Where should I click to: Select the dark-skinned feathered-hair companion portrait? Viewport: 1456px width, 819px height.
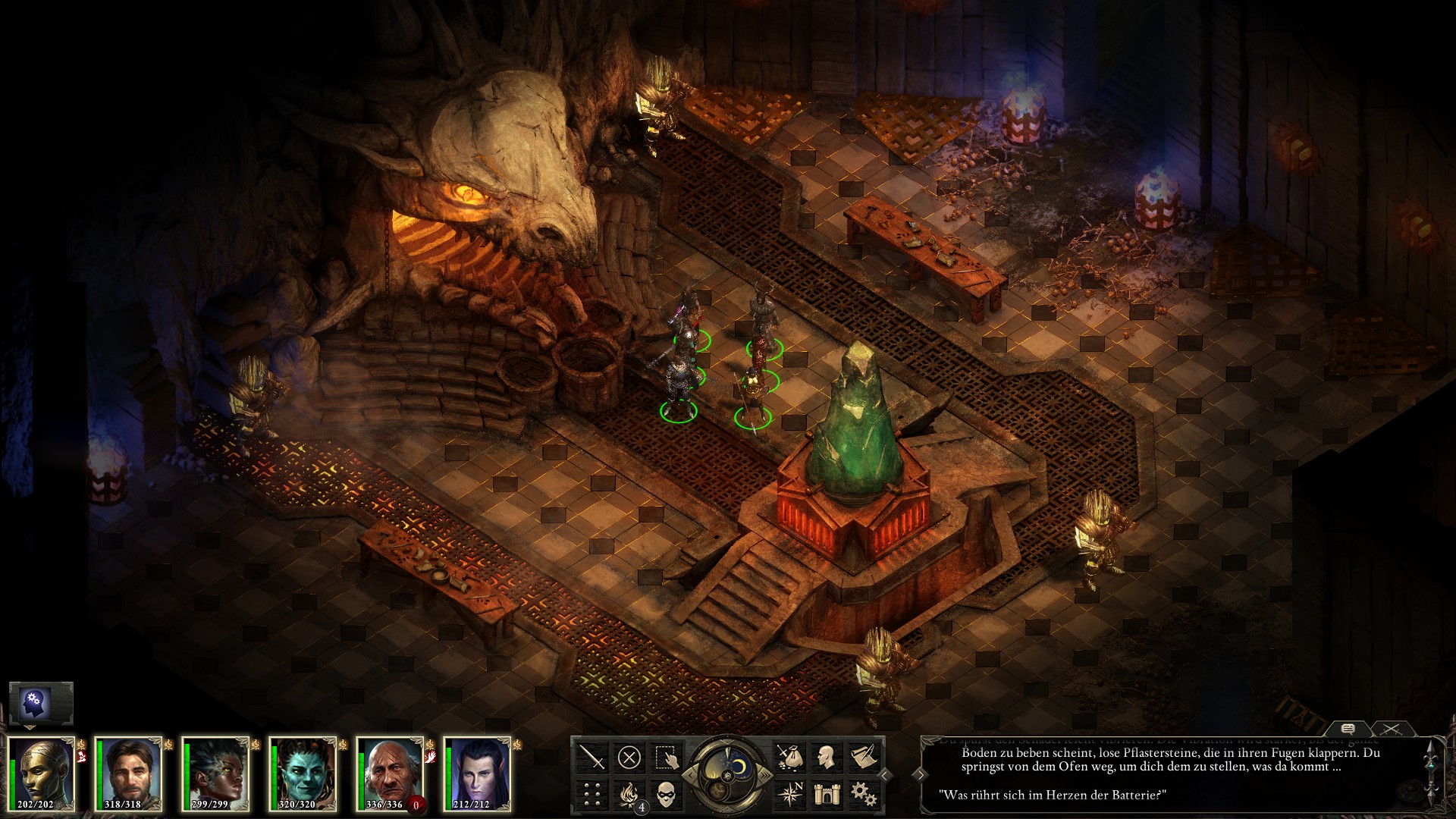(x=216, y=773)
